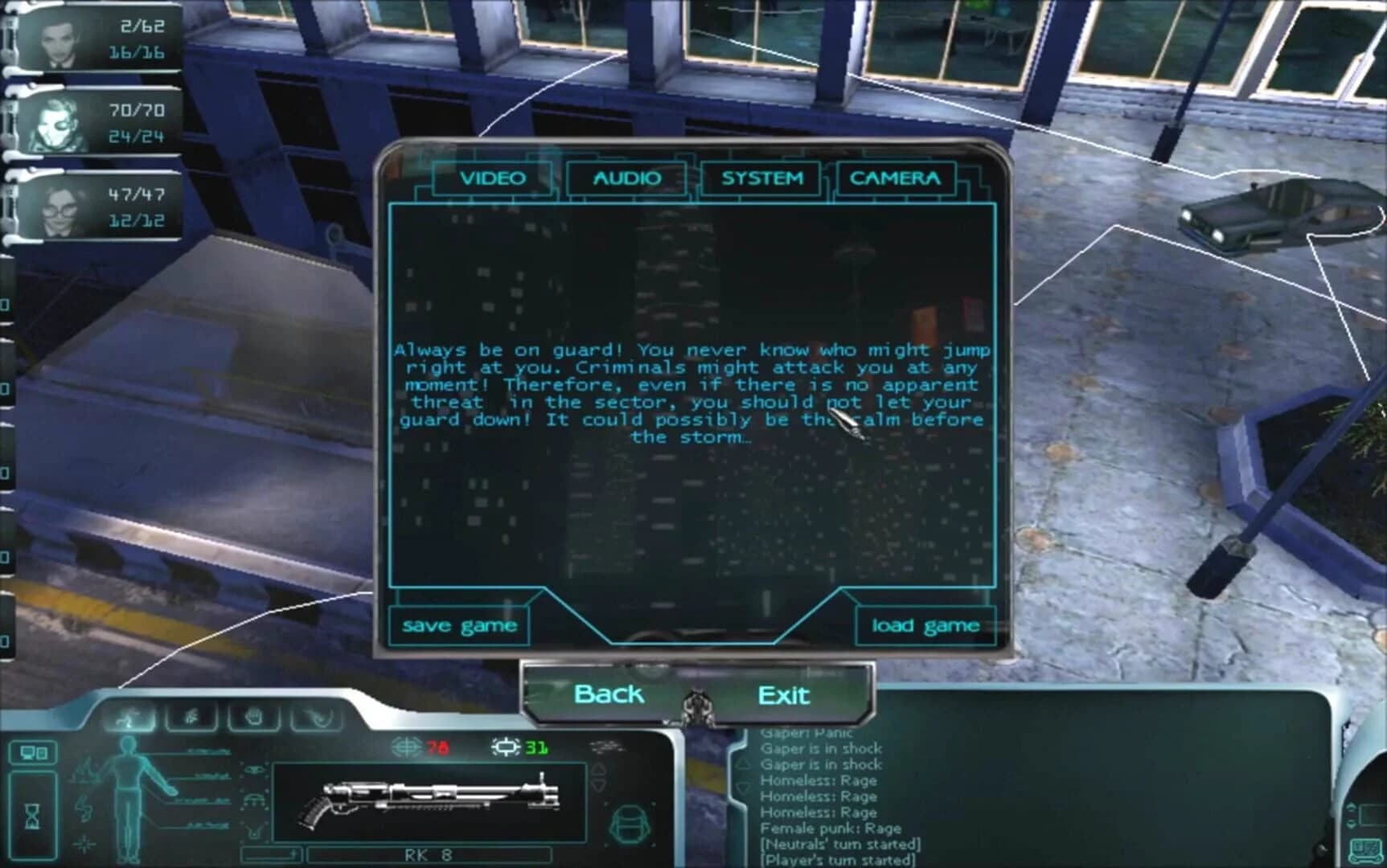Select the weapon attack icon
Viewport: 1387px width, 868px height.
[x=317, y=717]
